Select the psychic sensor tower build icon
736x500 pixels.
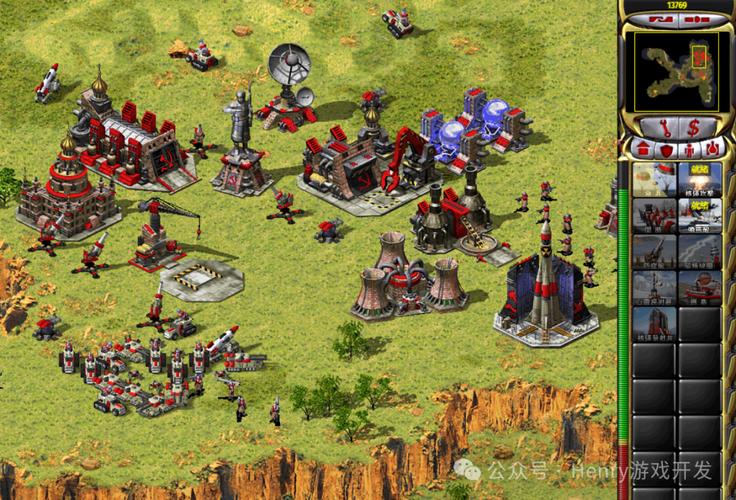[654, 287]
